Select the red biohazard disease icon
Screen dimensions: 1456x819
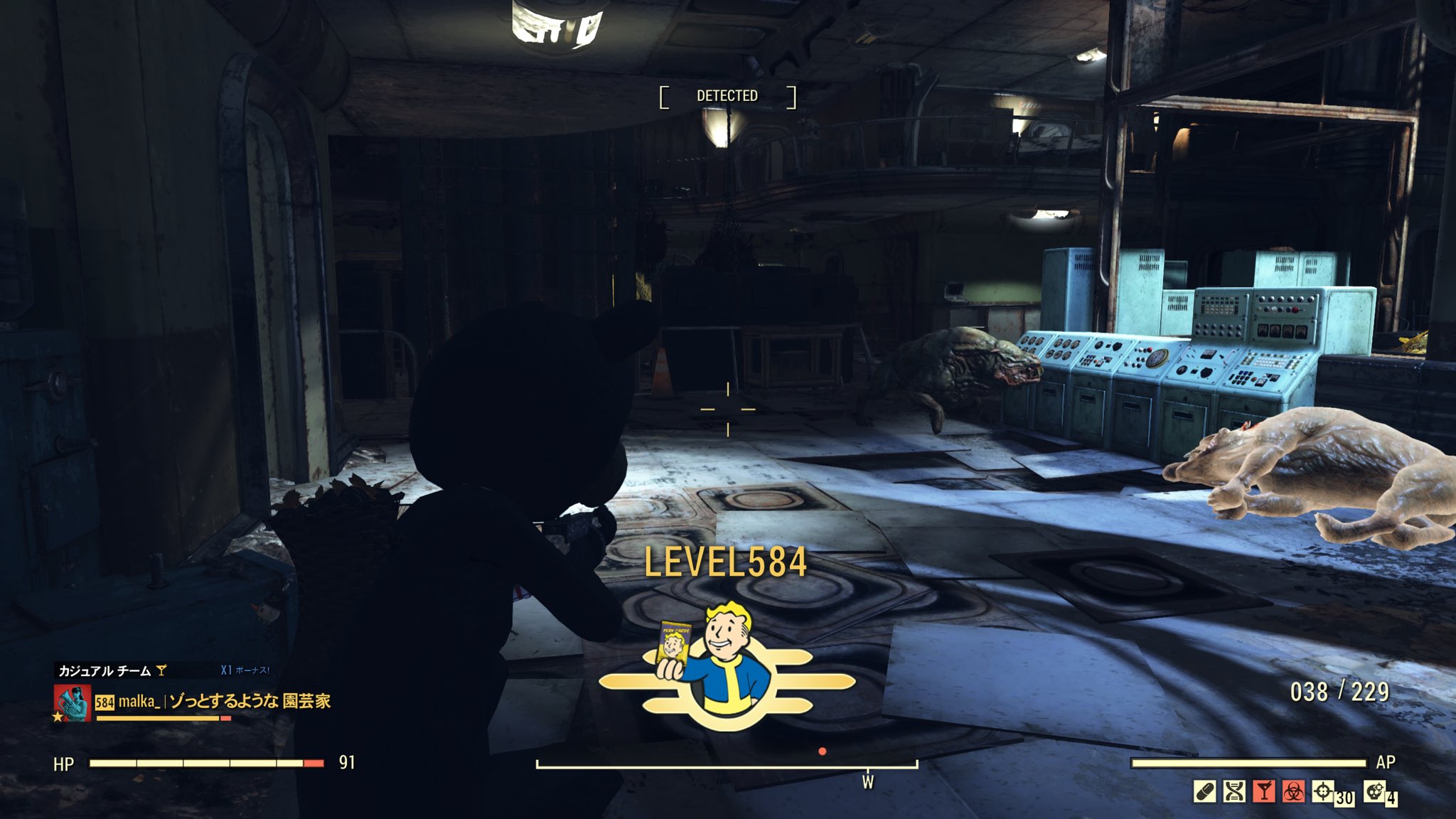pos(1293,791)
